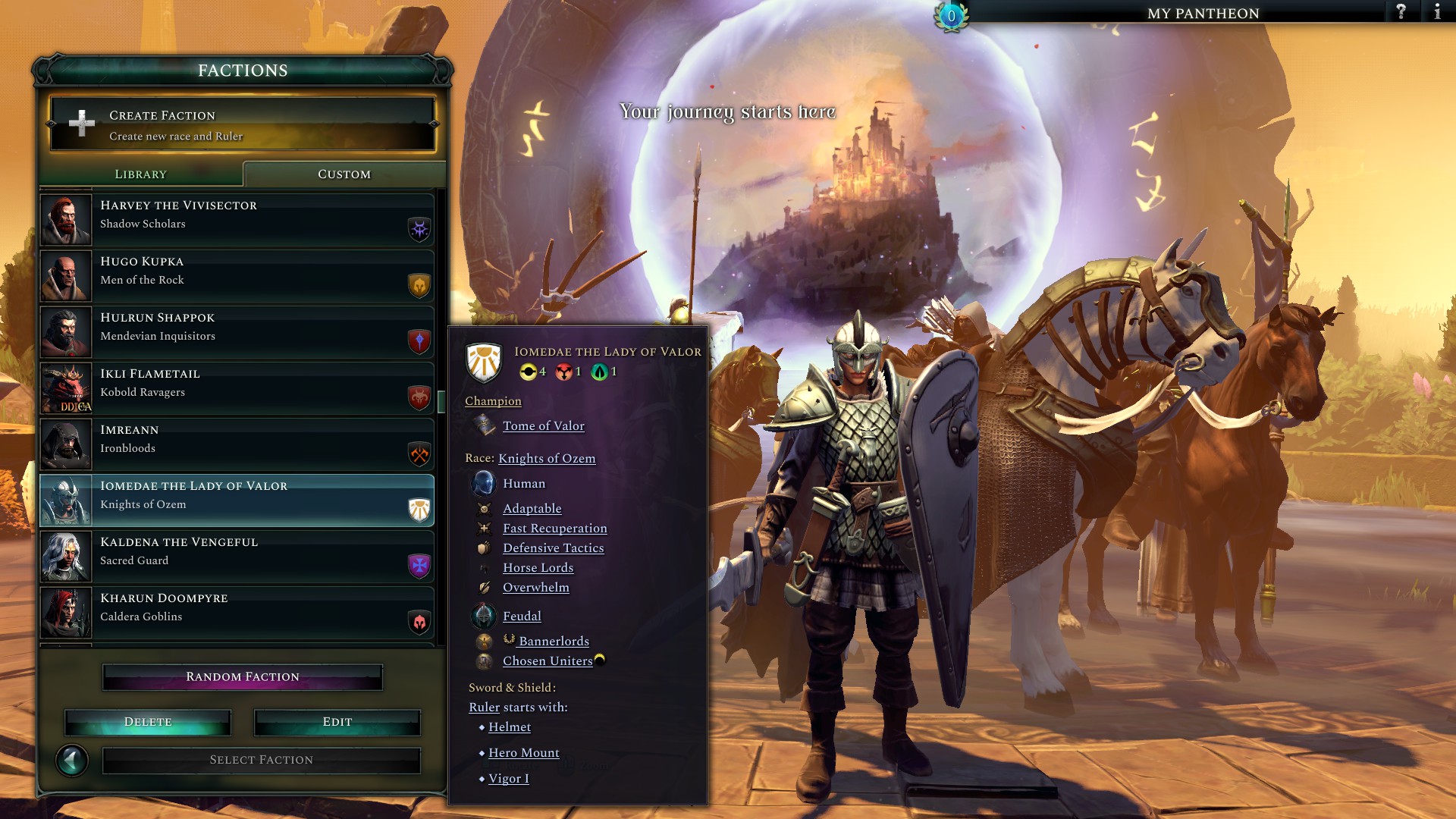Click the Knights of Ozem sun emblem
The image size is (1456, 819).
pyautogui.click(x=418, y=510)
